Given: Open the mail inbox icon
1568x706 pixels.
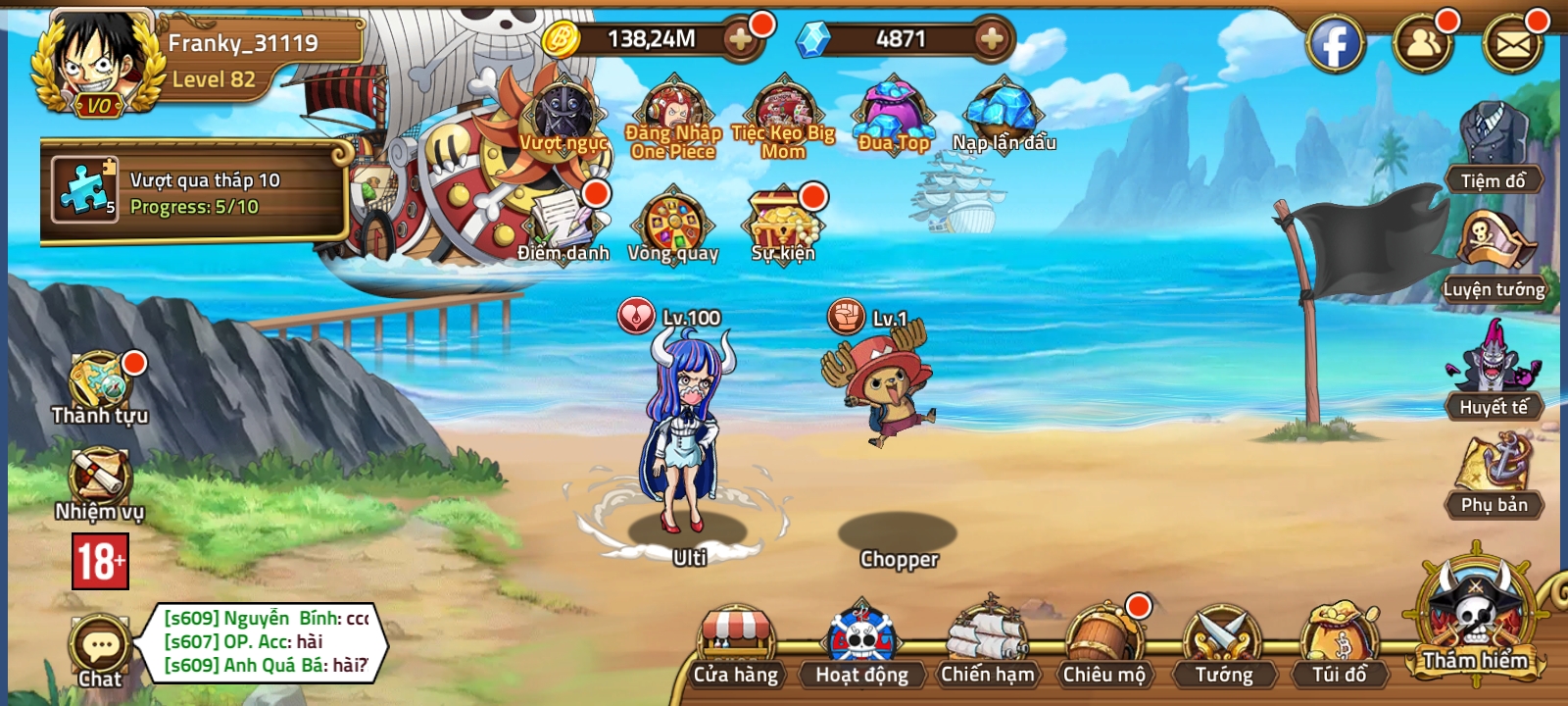Looking at the screenshot, I should (1517, 42).
